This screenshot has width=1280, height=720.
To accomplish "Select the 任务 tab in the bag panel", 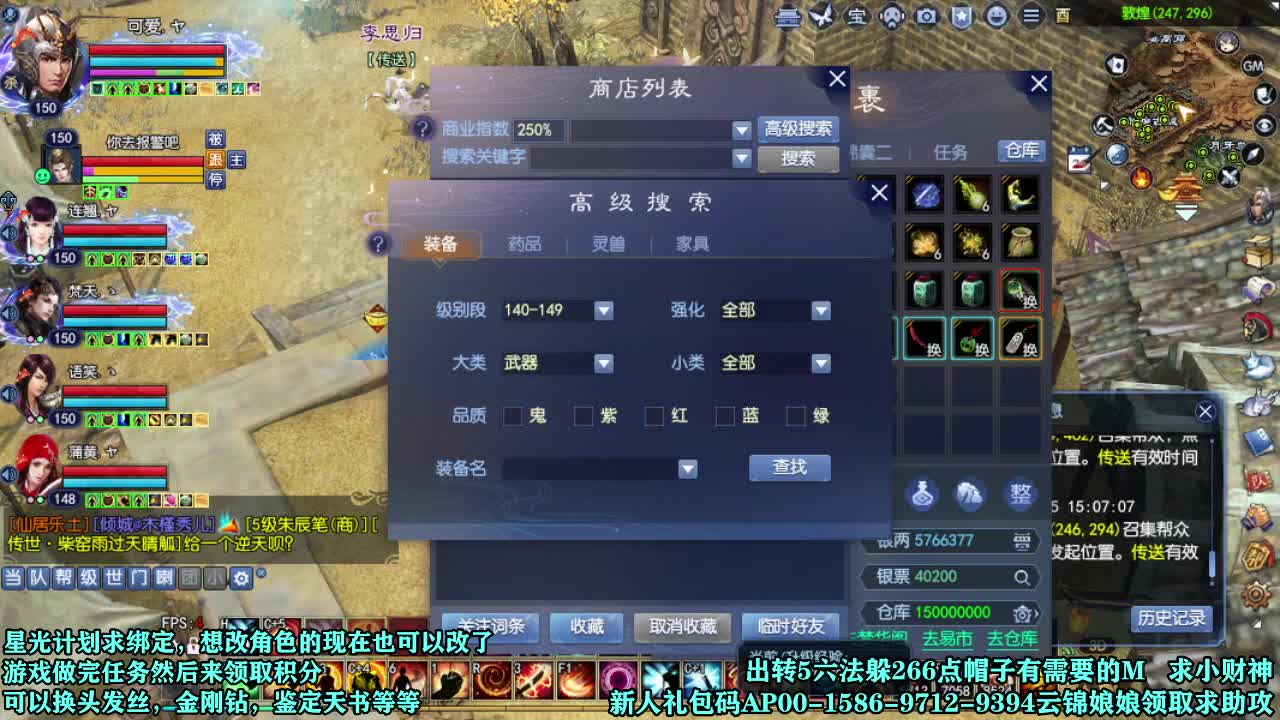I will (951, 151).
